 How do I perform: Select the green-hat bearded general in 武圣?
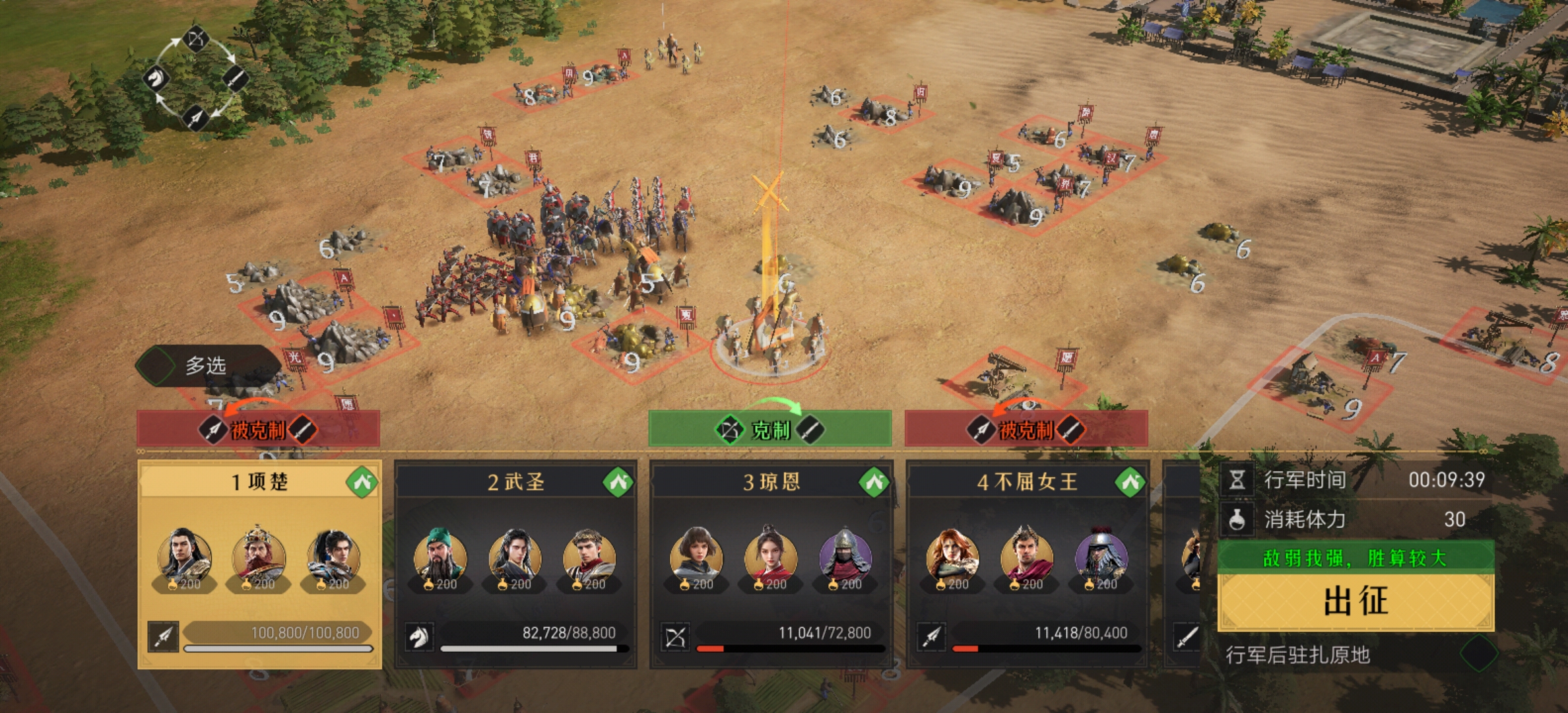pos(440,558)
